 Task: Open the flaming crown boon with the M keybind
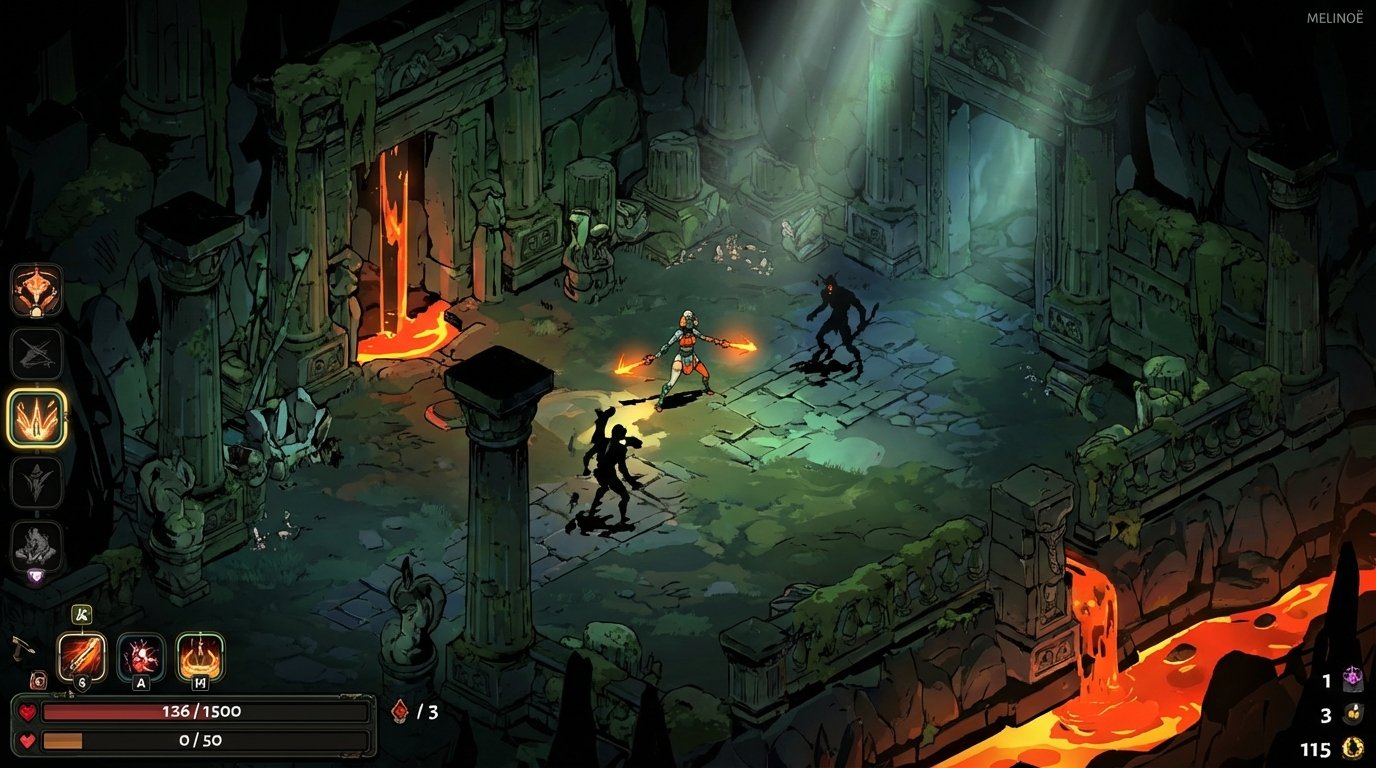point(200,655)
